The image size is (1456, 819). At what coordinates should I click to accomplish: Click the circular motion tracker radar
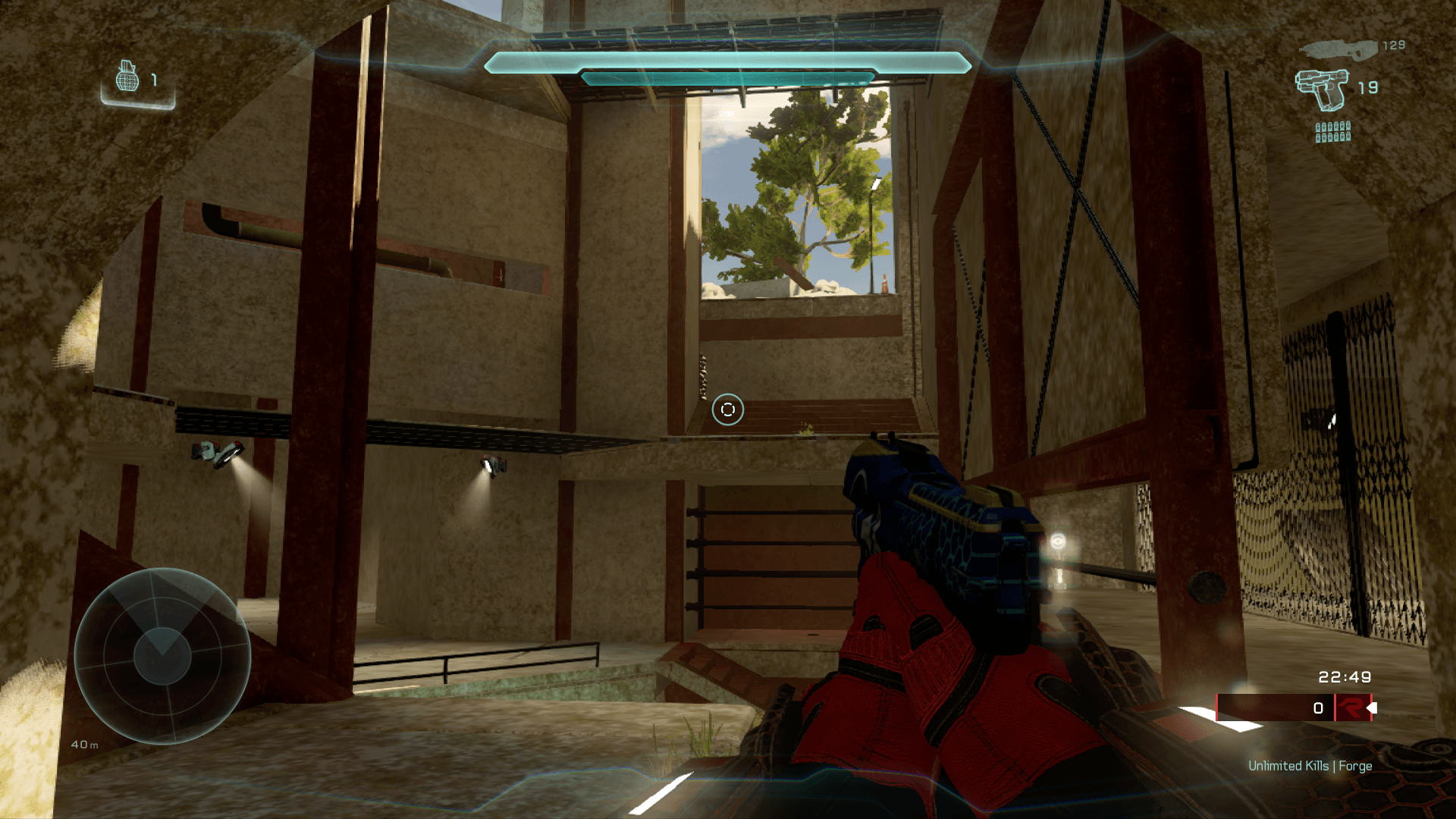[x=162, y=655]
